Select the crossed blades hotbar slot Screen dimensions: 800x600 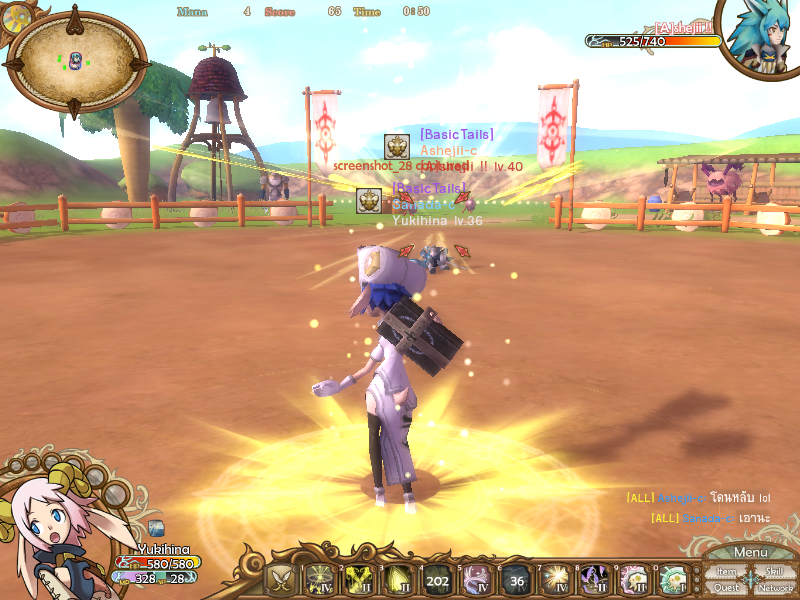pos(280,580)
